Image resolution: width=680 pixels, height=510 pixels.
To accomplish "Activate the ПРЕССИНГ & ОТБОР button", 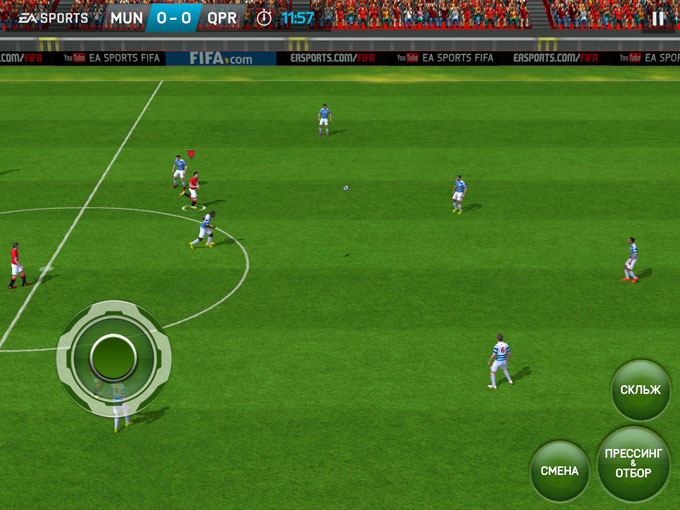I will 634,464.
